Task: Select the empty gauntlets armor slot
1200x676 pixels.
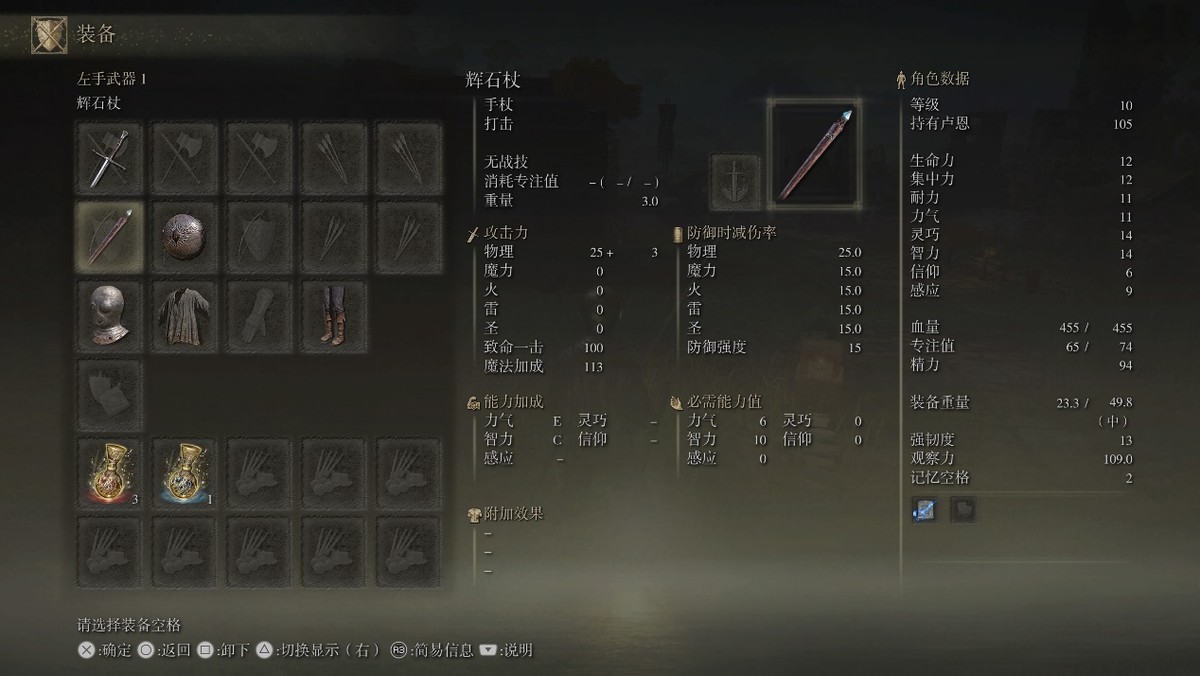Action: [260, 316]
